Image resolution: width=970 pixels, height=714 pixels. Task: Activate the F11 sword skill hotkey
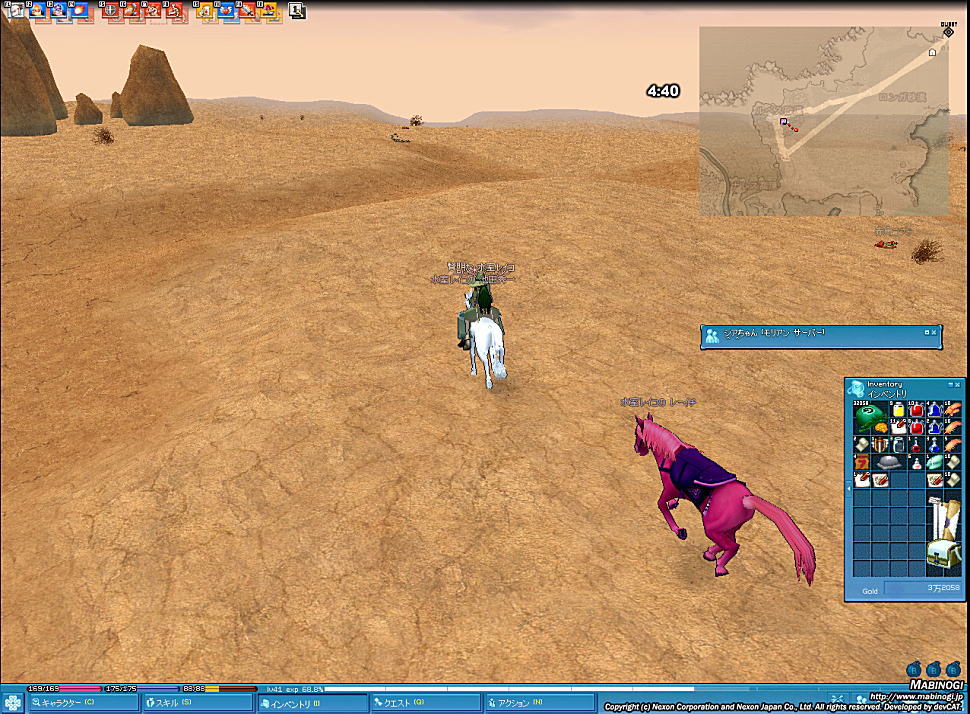pos(248,11)
